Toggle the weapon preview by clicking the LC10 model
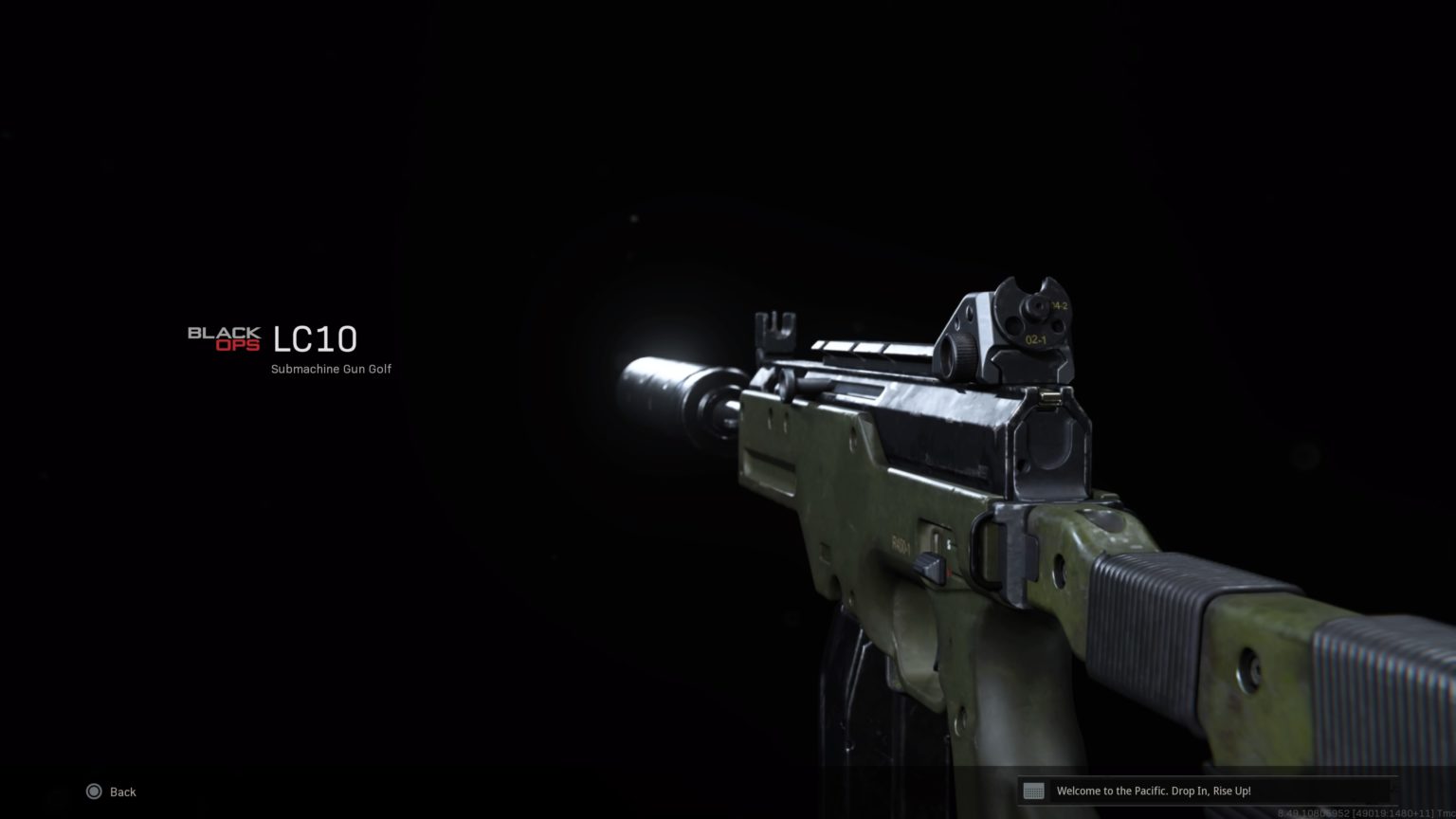1456x819 pixels. click(x=901, y=474)
